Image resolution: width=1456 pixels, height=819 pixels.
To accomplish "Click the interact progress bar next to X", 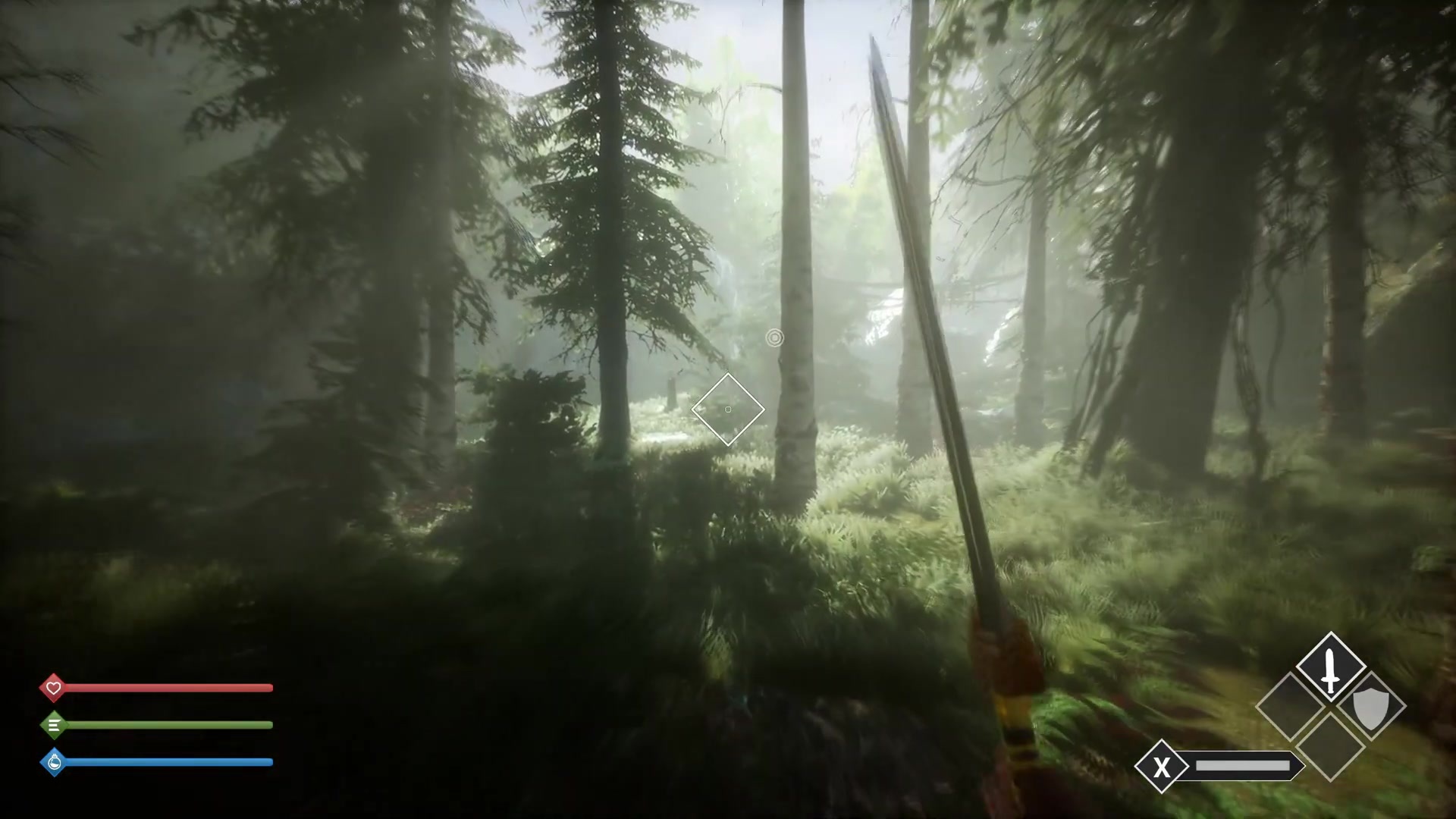I will 1244,765.
